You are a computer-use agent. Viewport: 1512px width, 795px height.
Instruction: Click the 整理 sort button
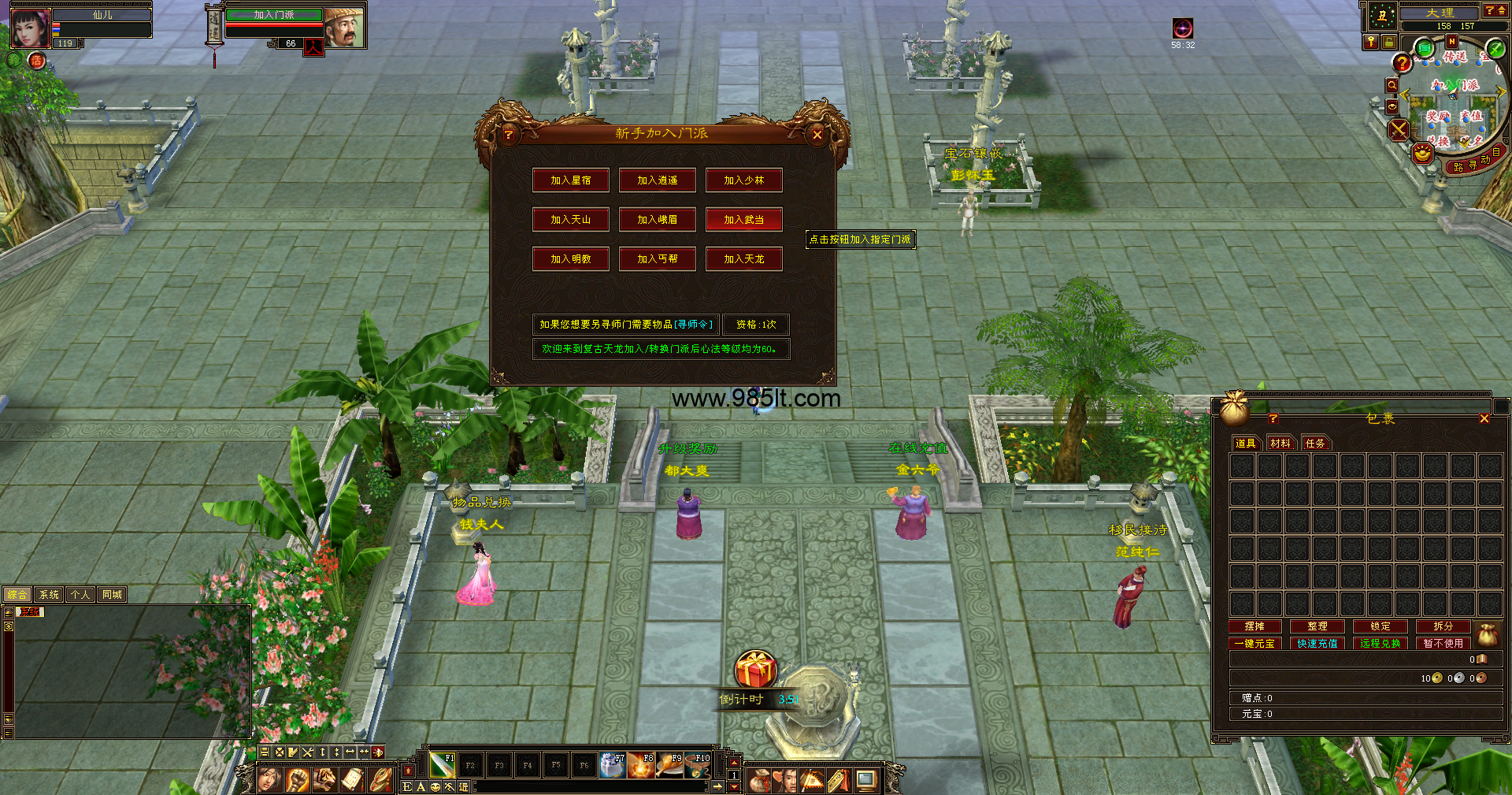(x=1317, y=626)
